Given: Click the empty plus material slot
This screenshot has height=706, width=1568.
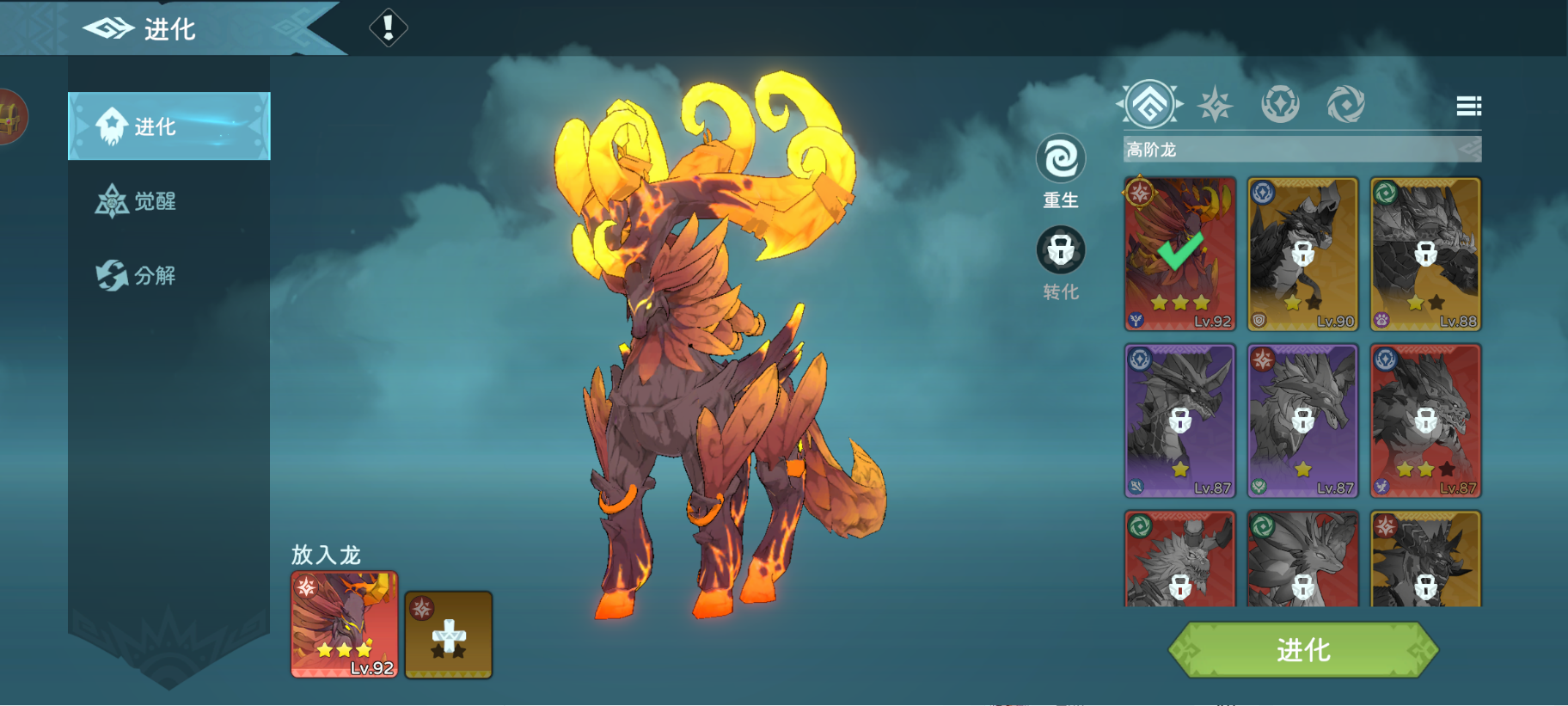Looking at the screenshot, I should pyautogui.click(x=448, y=635).
